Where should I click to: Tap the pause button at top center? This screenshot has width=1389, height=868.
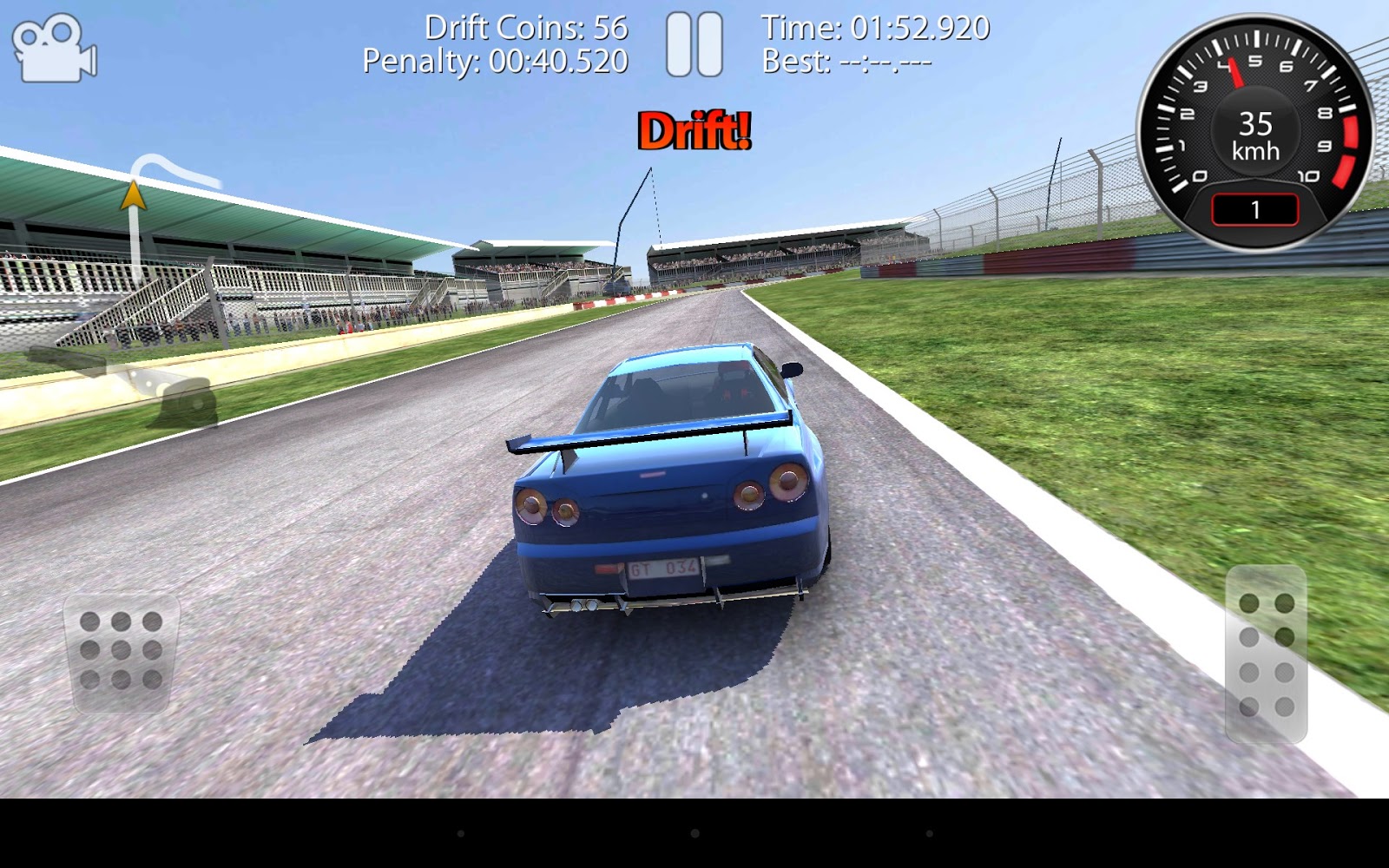[694, 42]
